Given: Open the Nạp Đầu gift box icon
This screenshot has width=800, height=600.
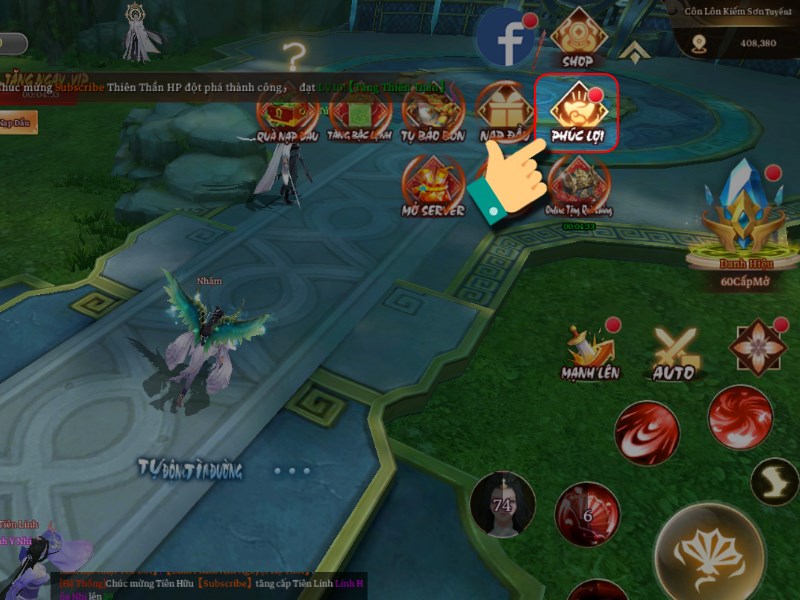Looking at the screenshot, I should point(504,110).
